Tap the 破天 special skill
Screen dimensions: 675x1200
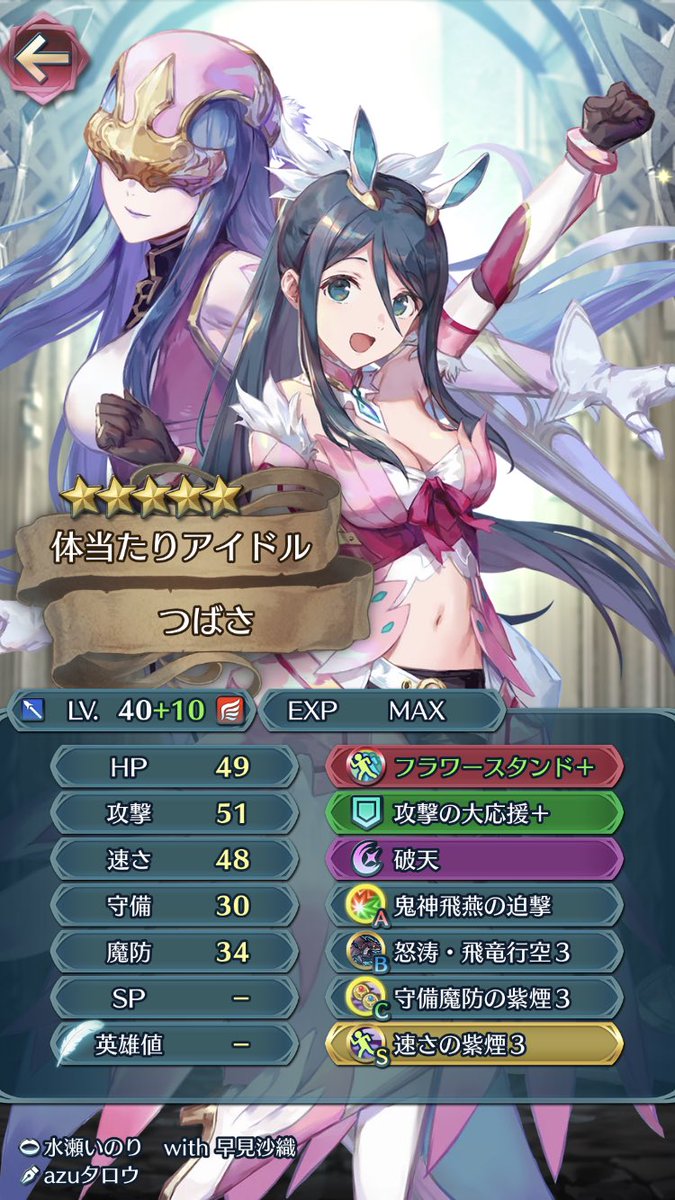point(475,859)
